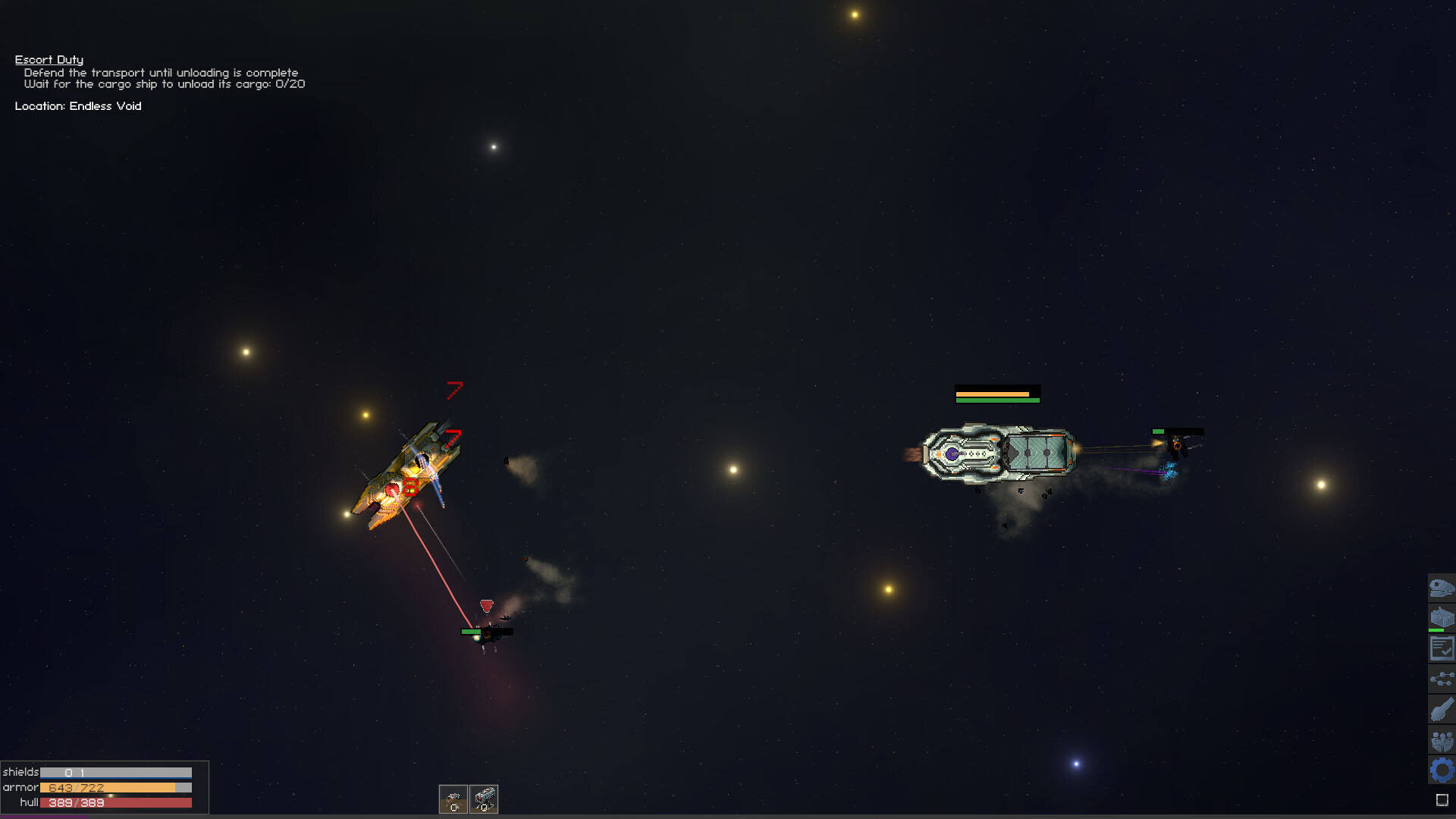This screenshot has width=1456, height=819.
Task: Open settings with the blue gear icon
Action: (x=1441, y=770)
